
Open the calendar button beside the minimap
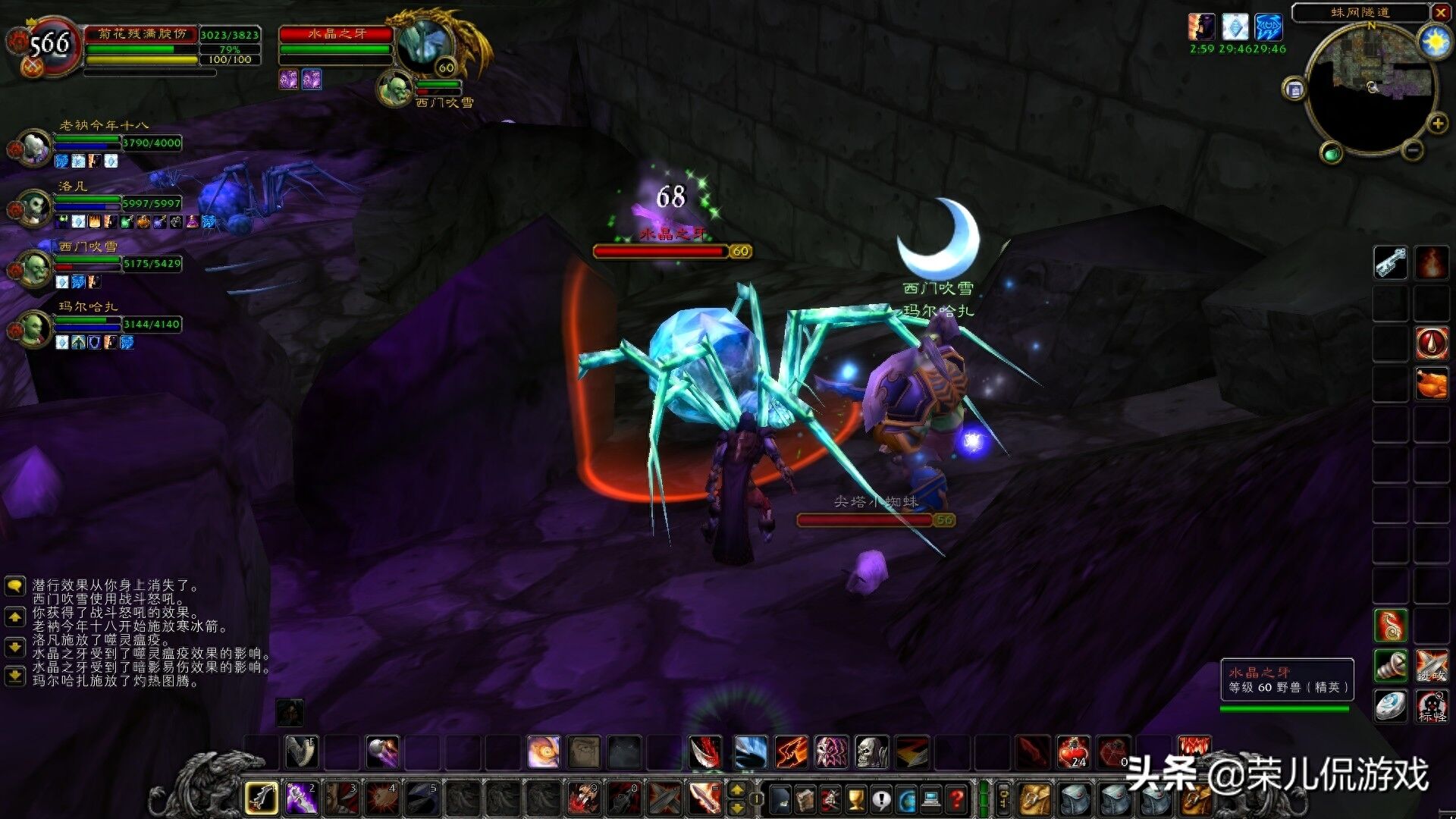click(1294, 89)
